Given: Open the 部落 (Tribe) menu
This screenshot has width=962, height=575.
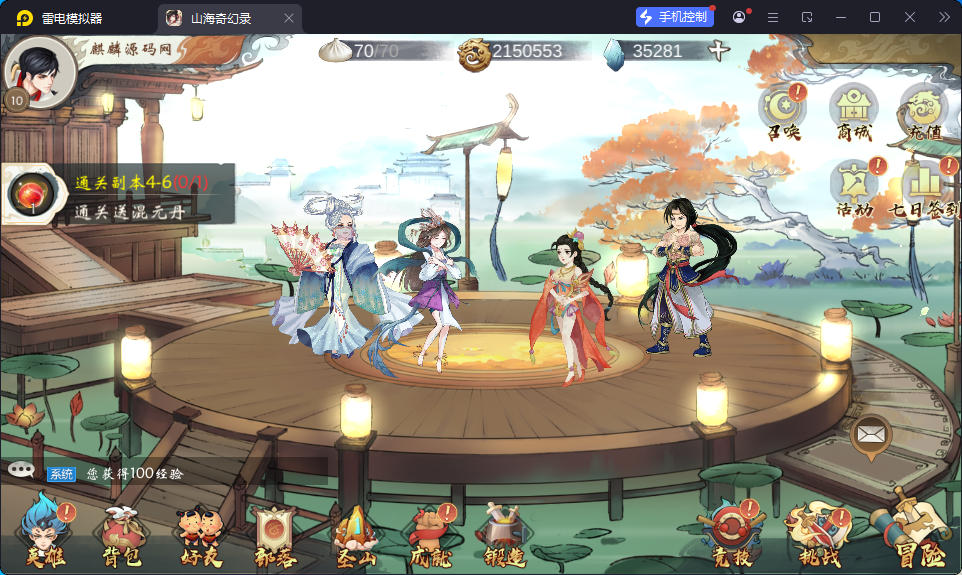Looking at the screenshot, I should coord(274,534).
